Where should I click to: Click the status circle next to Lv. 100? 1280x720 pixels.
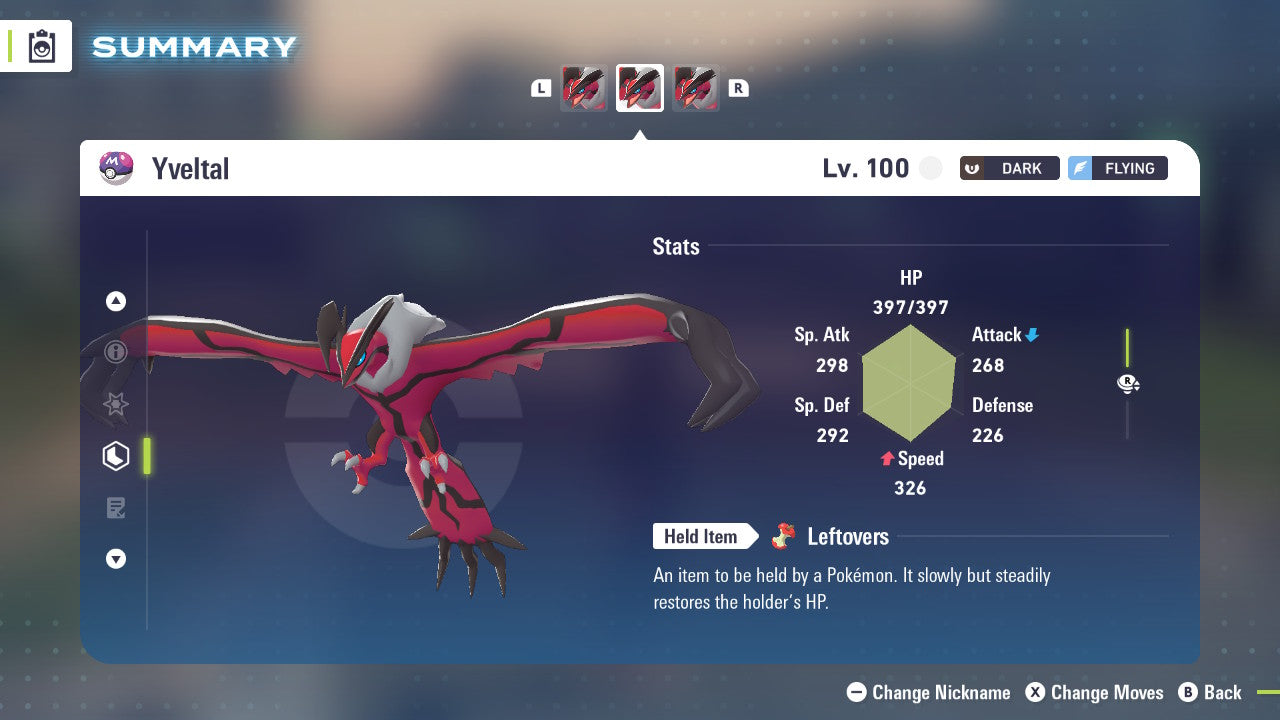click(930, 168)
